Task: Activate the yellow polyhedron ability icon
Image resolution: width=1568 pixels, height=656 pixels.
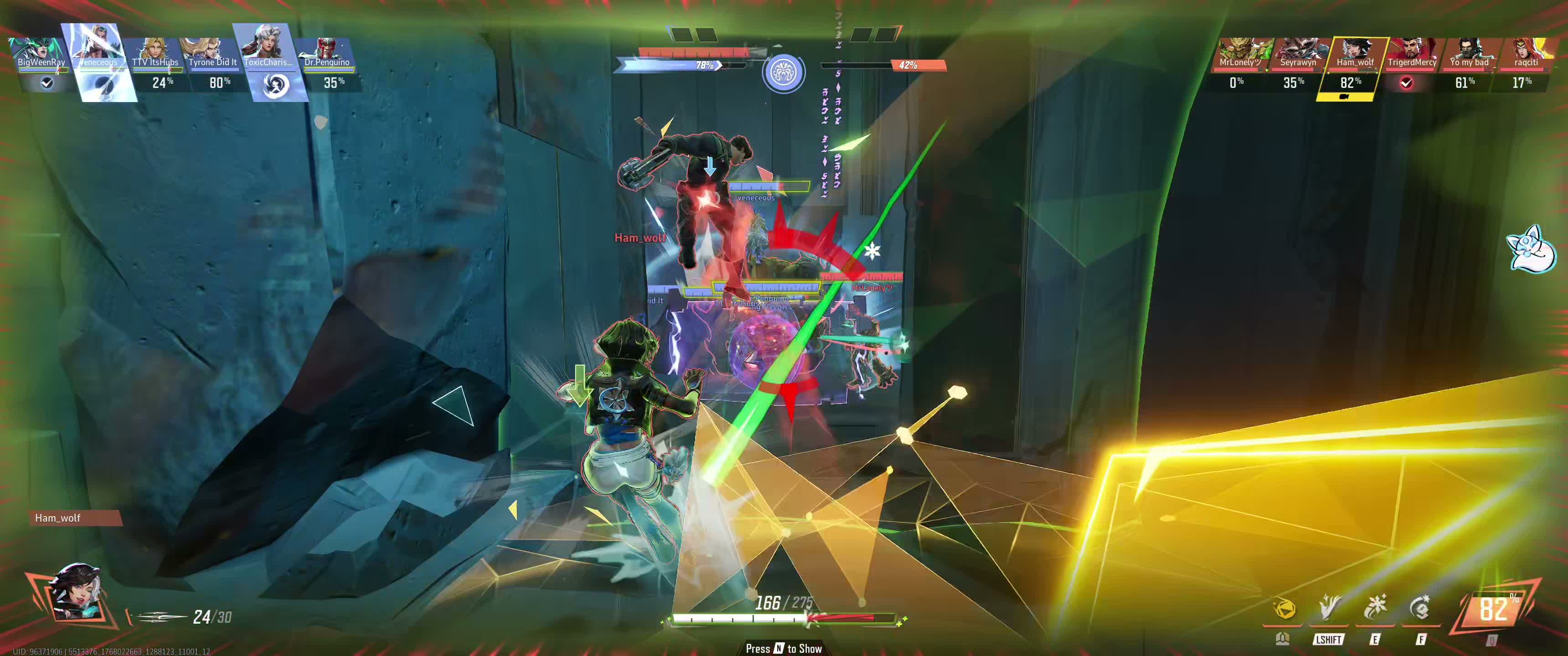Action: (x=1284, y=609)
